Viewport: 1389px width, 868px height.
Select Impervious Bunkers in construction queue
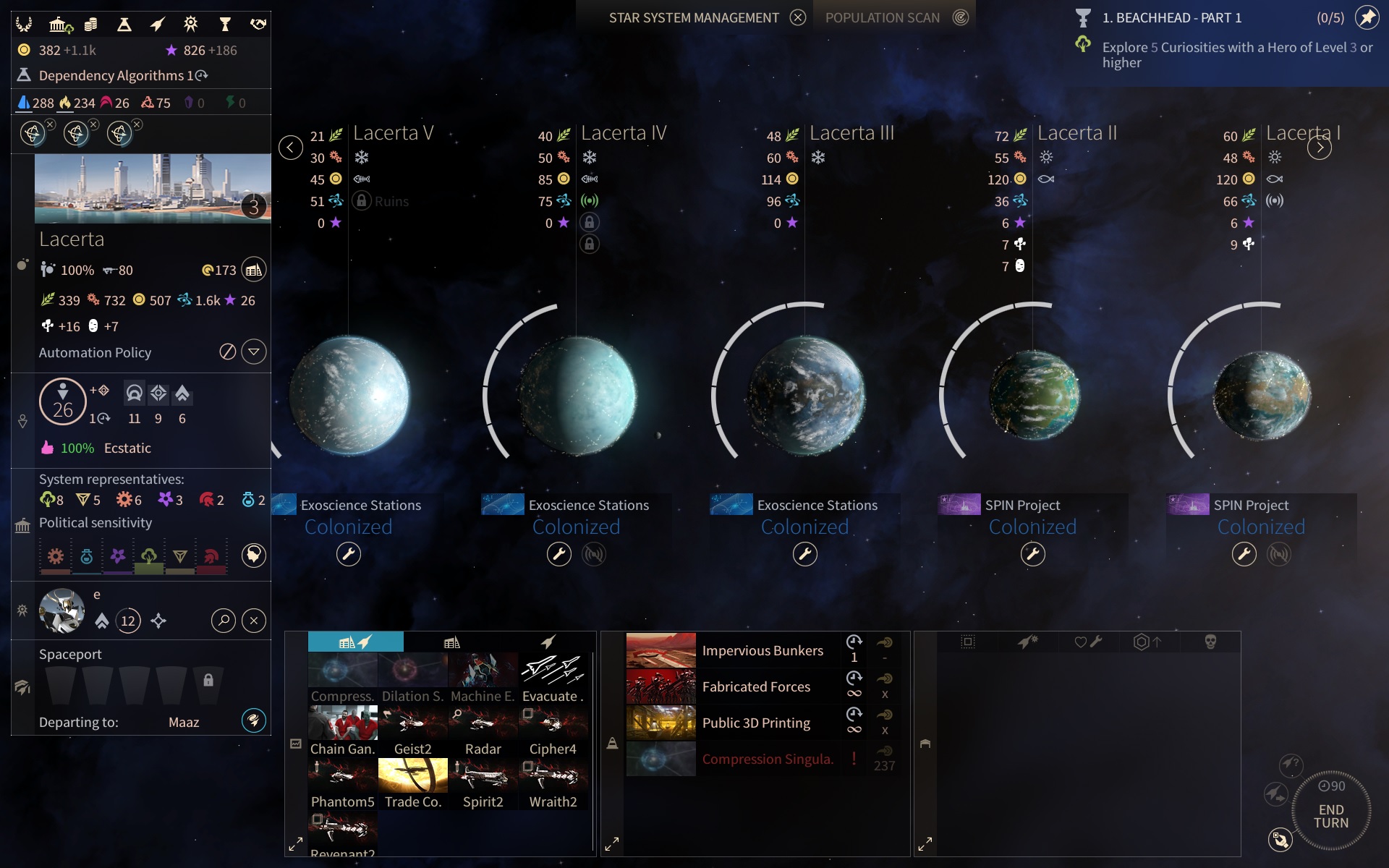[762, 650]
